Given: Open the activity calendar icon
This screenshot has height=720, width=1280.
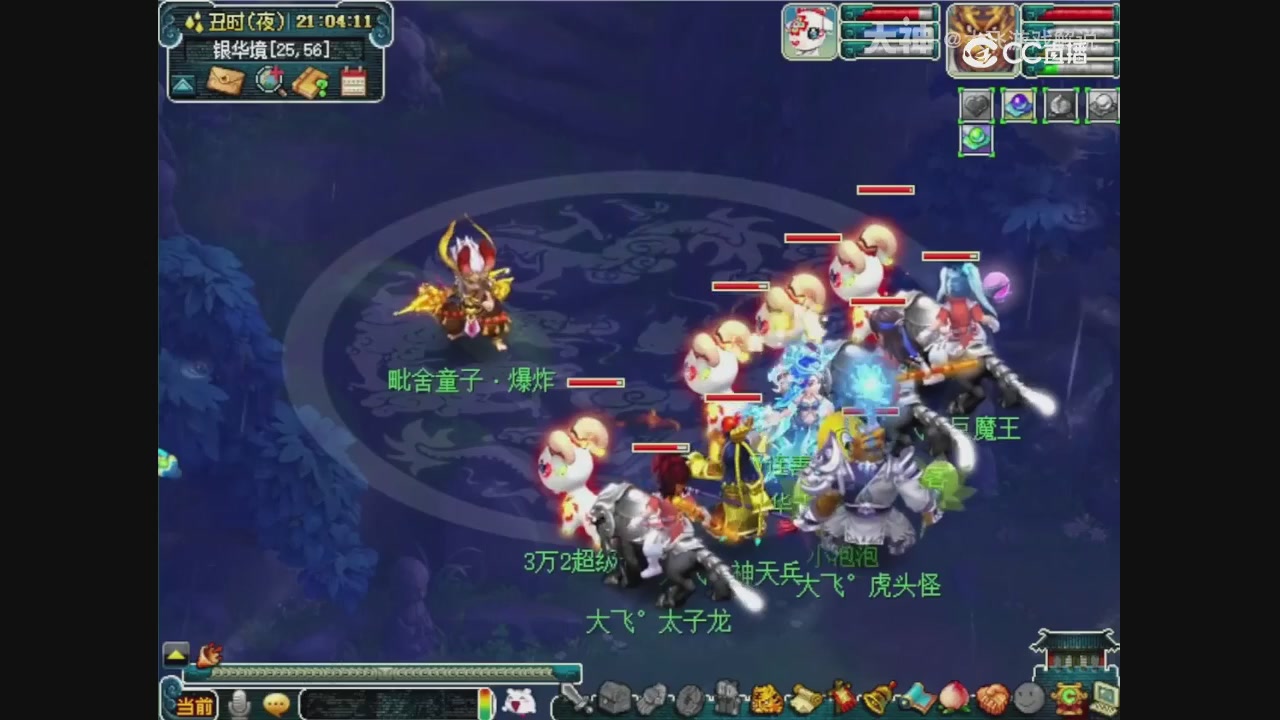Looking at the screenshot, I should 355,80.
